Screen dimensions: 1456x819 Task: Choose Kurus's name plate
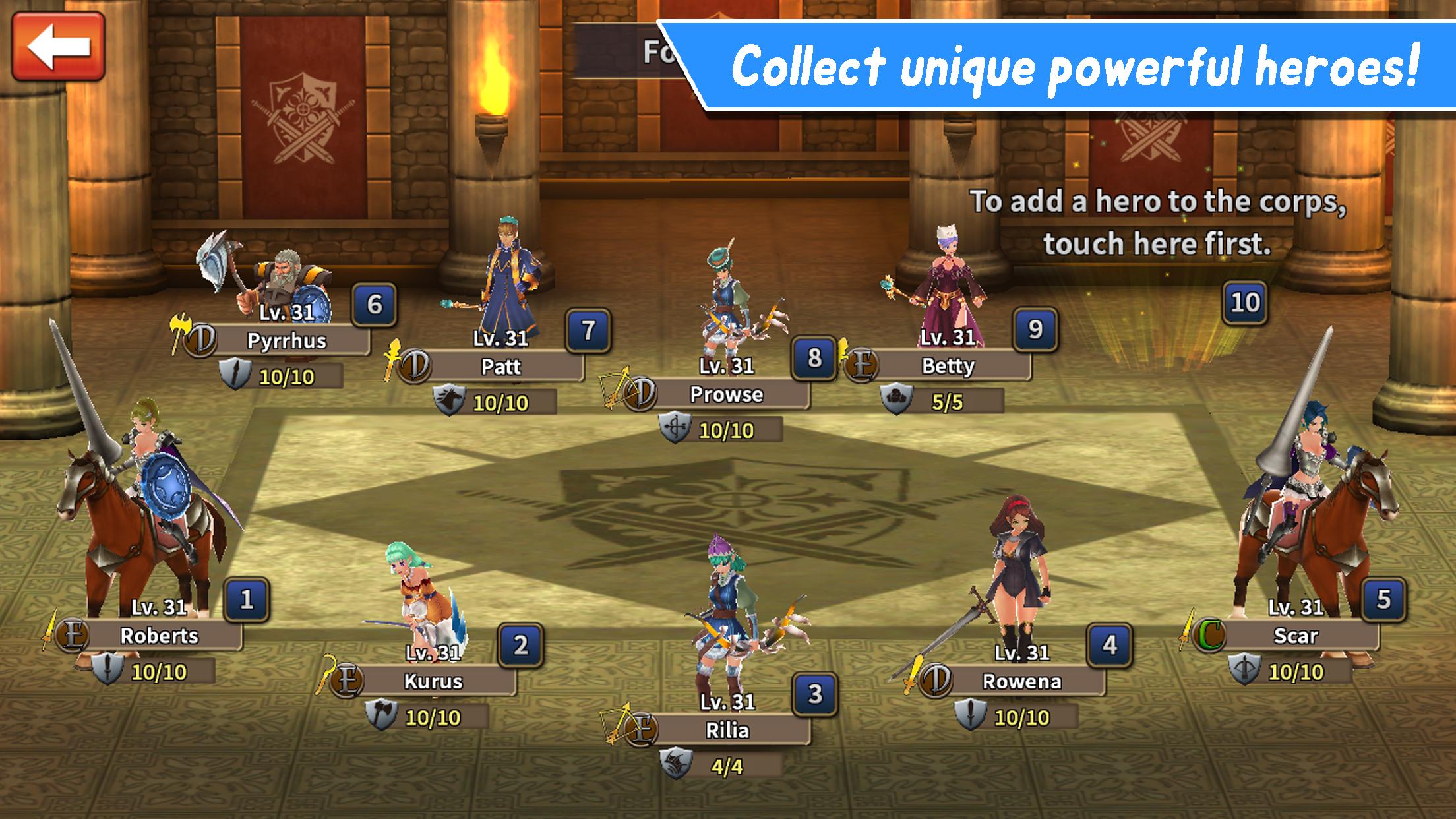(x=433, y=681)
